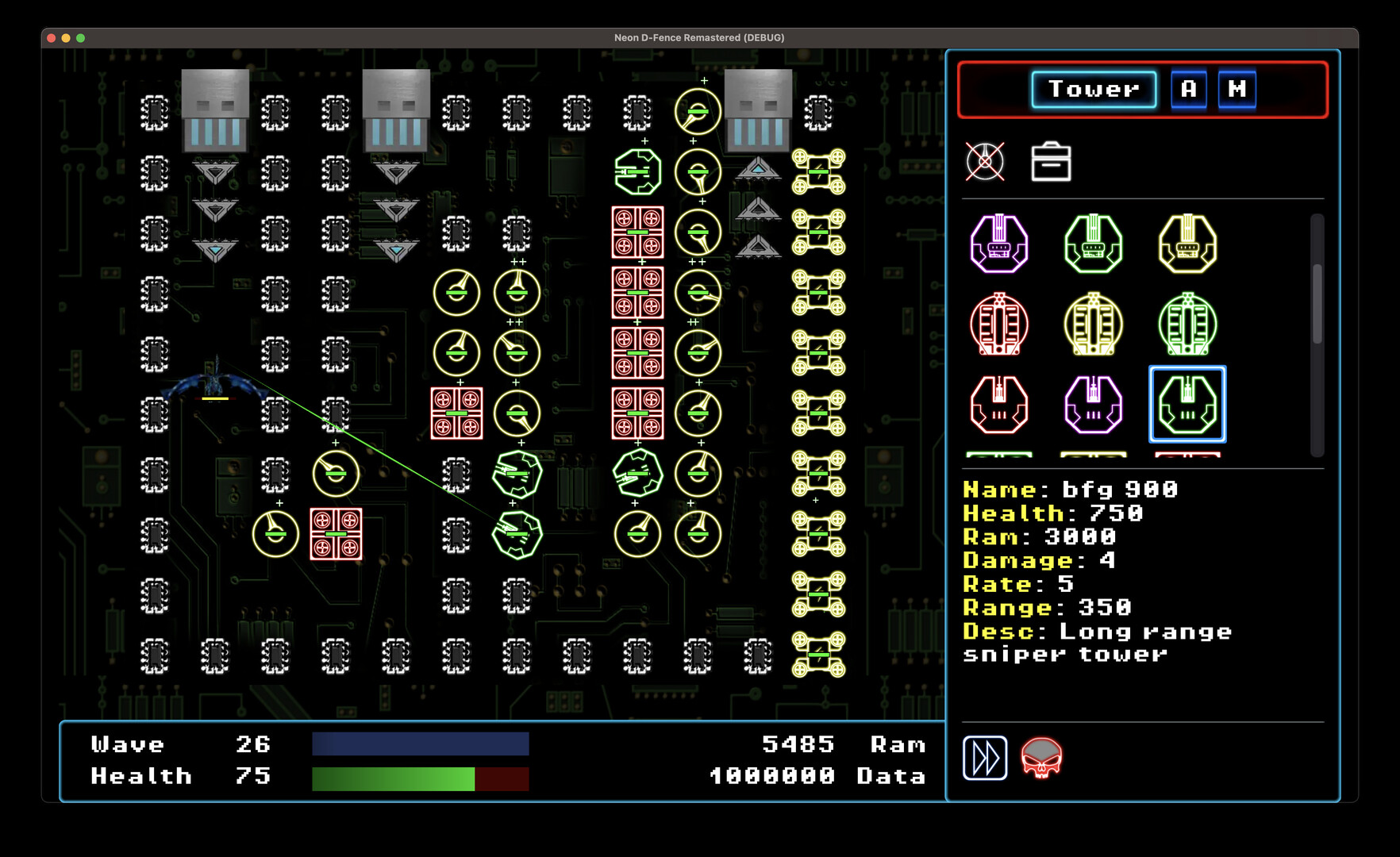Switch to the Tower tab

pos(1094,90)
